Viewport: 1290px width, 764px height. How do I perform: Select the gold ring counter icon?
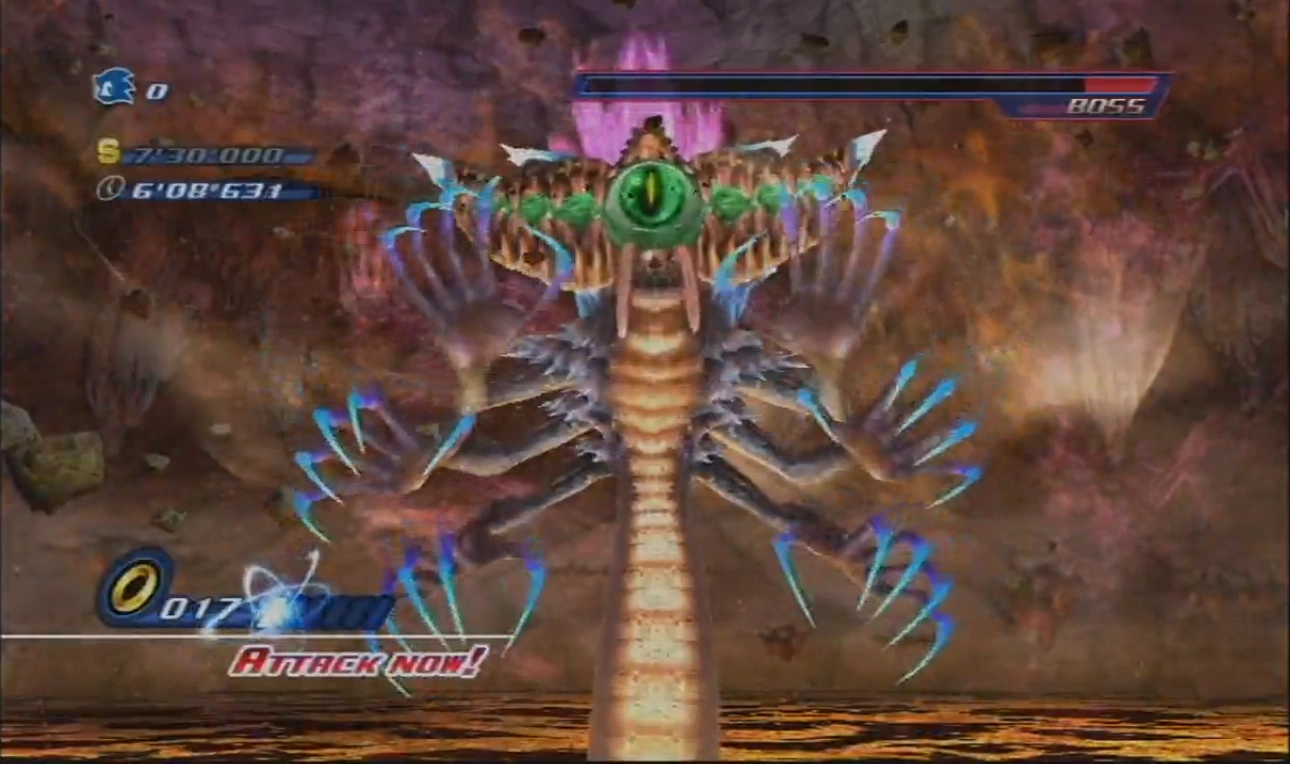135,587
